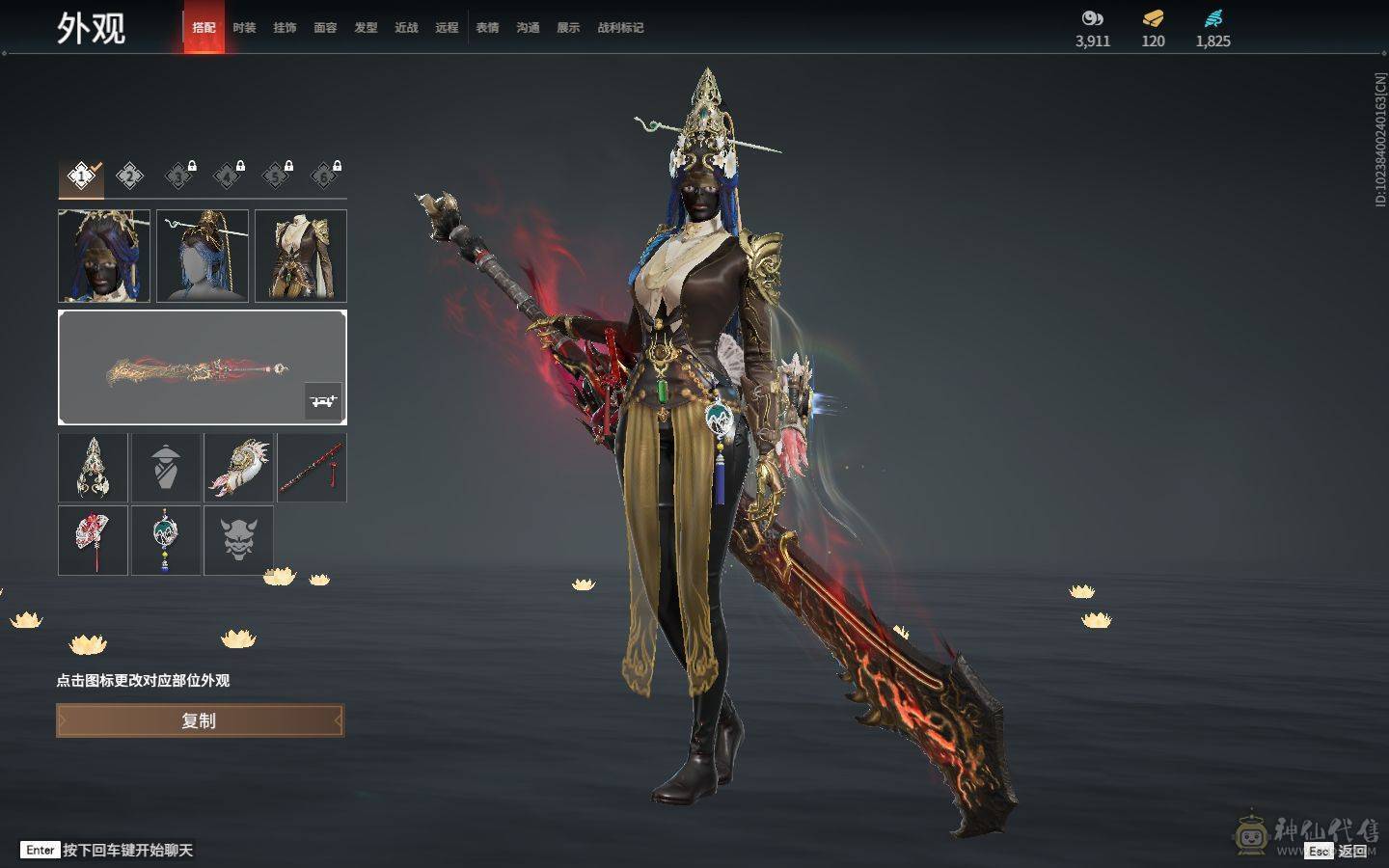Screen dimensions: 1389x868
Task: Go to the 发型 tab
Action: pos(366,28)
